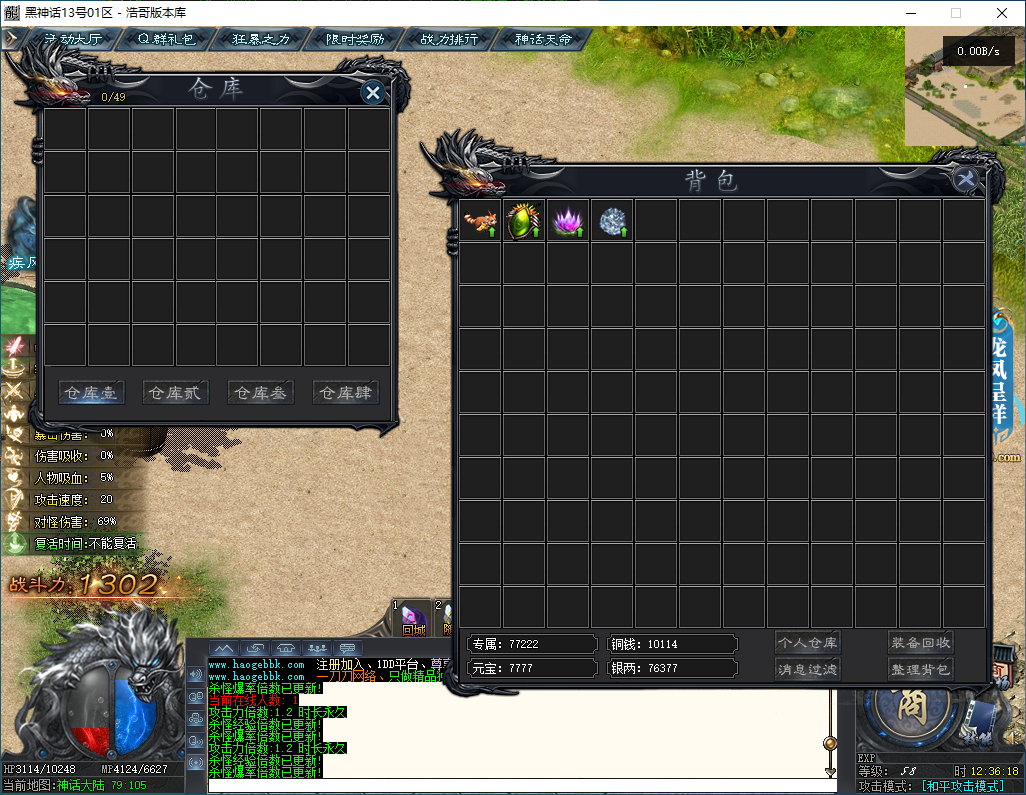The image size is (1026, 795).
Task: Switch to the 仓库壹 warehouse tab
Action: pos(91,393)
